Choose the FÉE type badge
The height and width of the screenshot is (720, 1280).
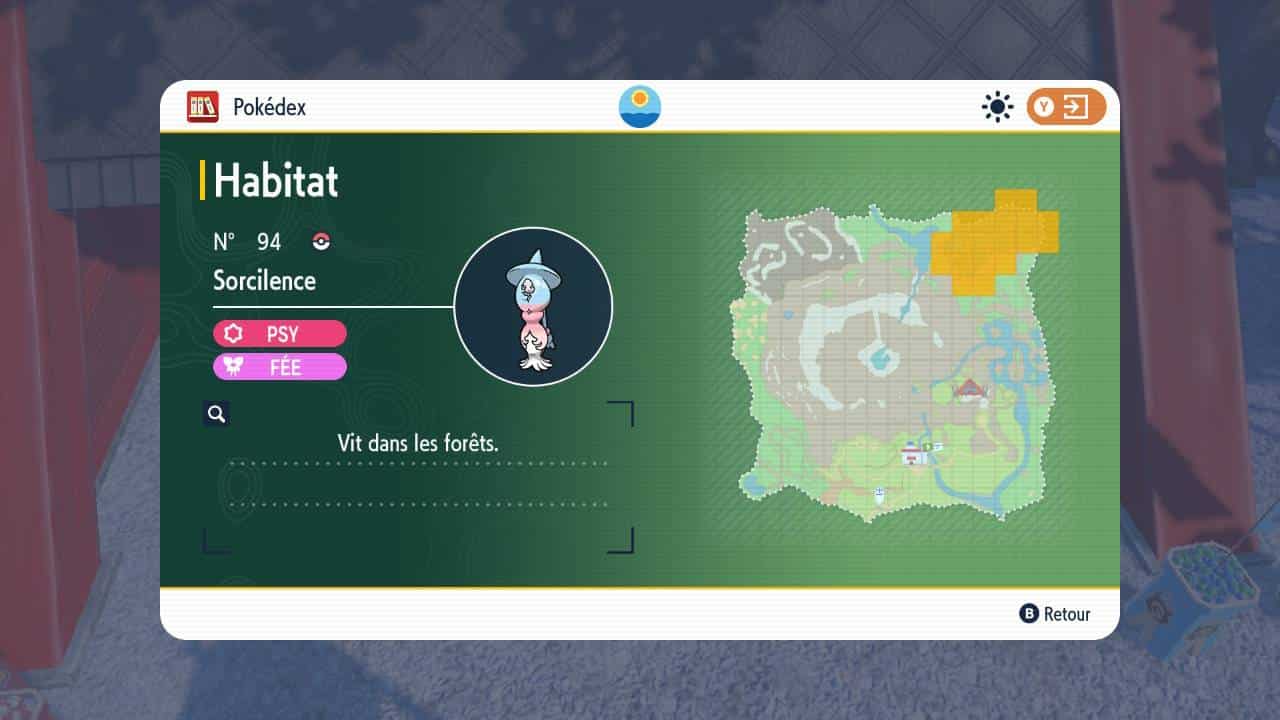click(280, 367)
